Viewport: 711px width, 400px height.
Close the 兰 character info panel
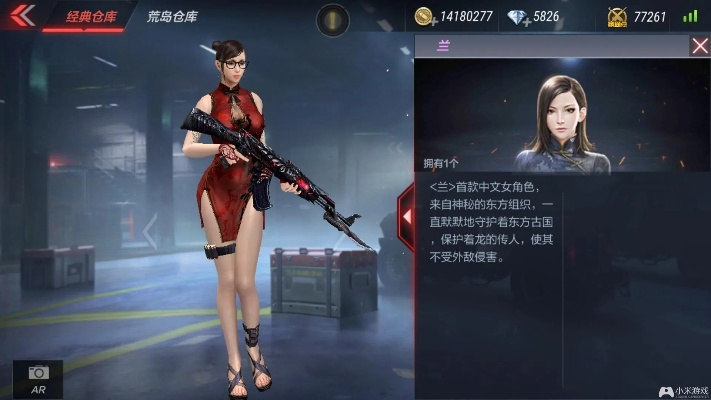[x=699, y=46]
